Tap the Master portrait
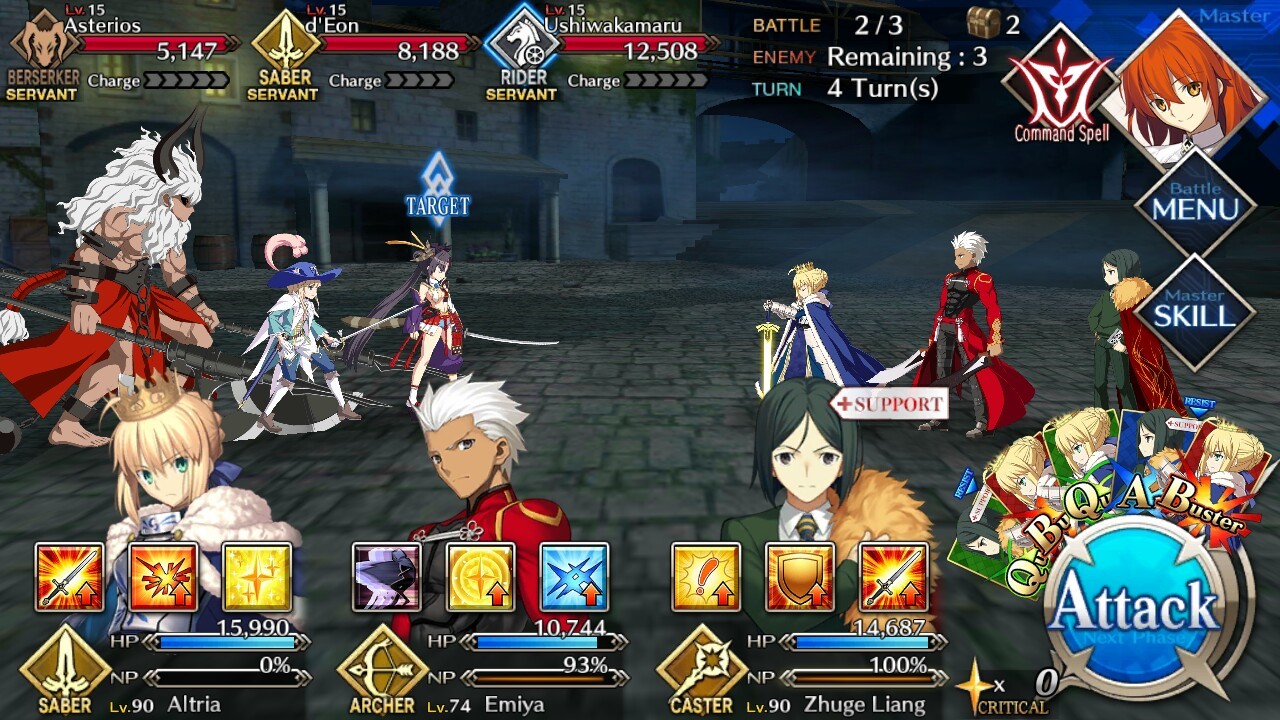This screenshot has height=720, width=1280. point(1190,80)
